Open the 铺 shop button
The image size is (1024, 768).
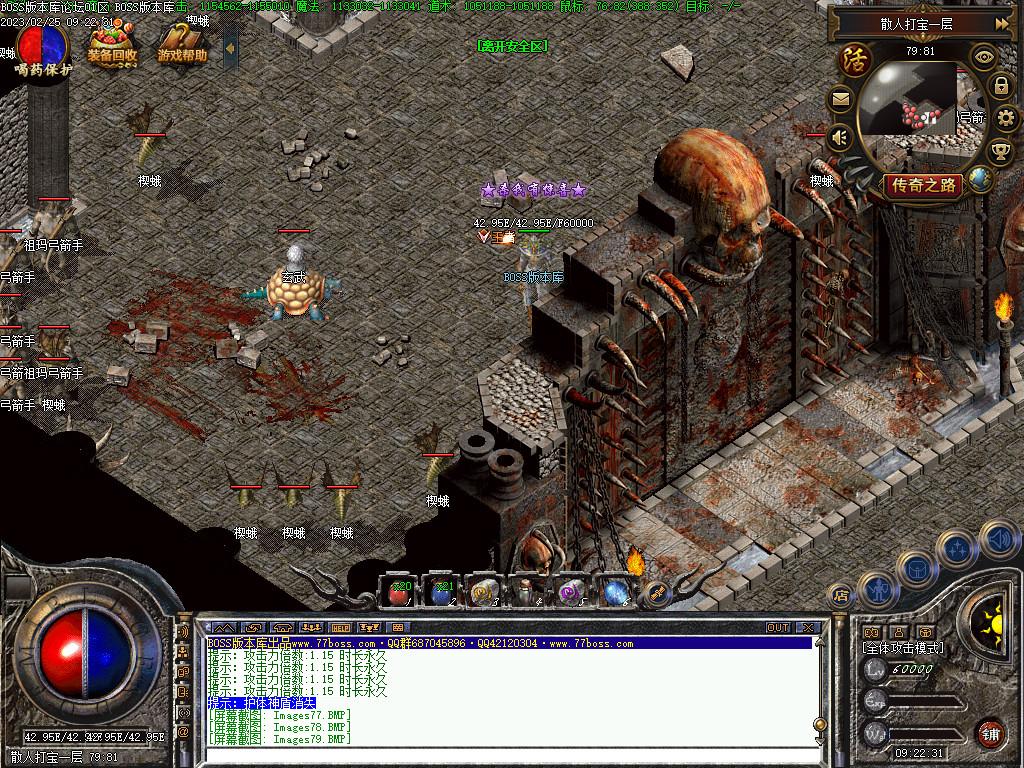point(990,733)
